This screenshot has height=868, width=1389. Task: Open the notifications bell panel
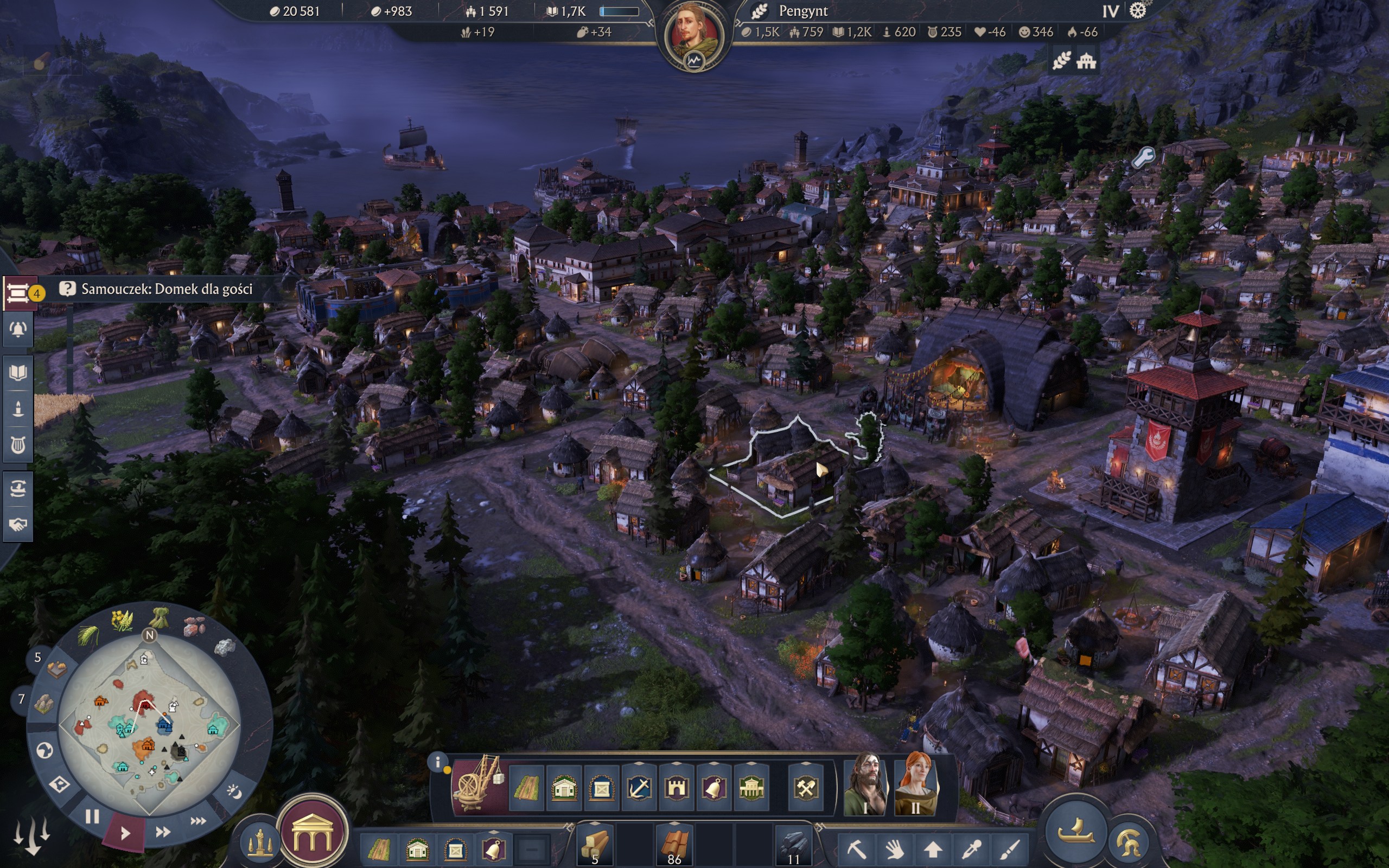pyautogui.click(x=18, y=329)
